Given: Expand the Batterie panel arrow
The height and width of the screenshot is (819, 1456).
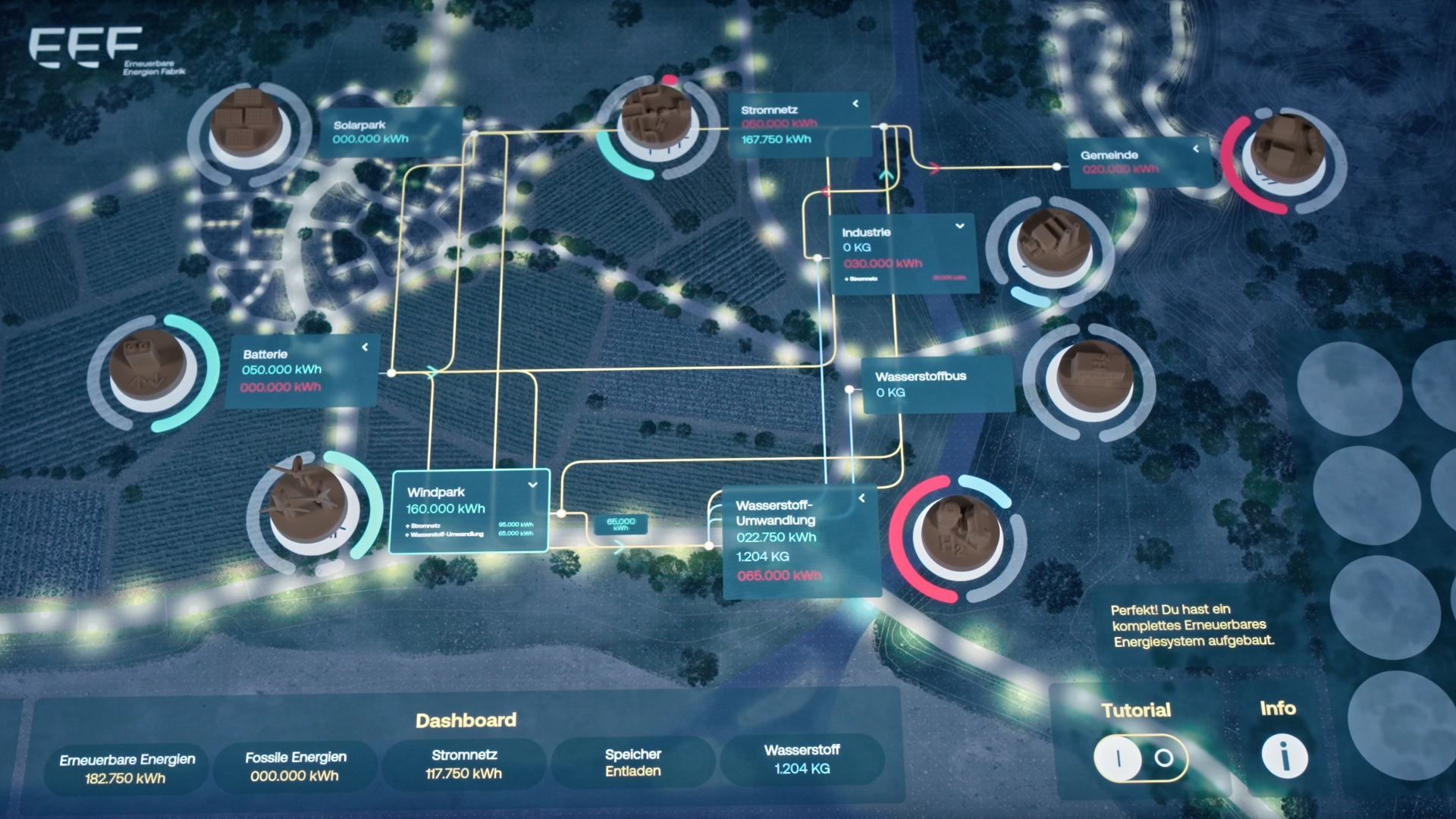Looking at the screenshot, I should [366, 347].
